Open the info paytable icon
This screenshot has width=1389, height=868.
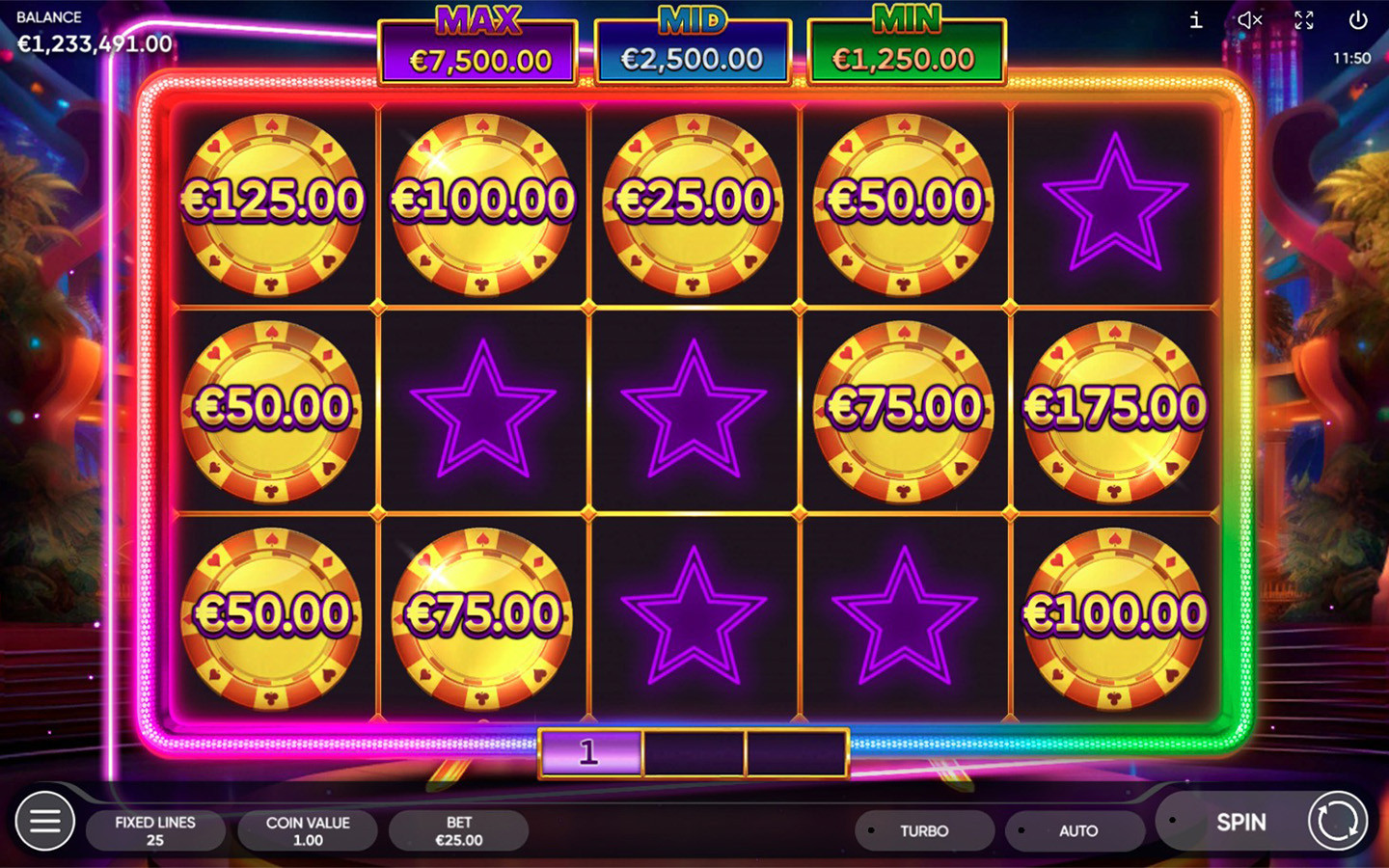point(1196,20)
